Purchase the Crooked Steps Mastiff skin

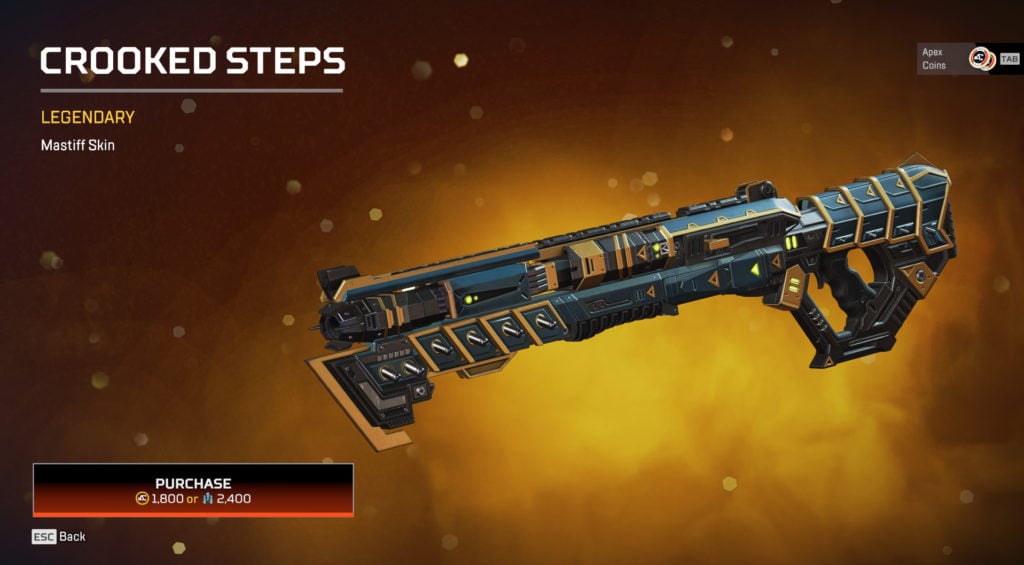pos(193,489)
